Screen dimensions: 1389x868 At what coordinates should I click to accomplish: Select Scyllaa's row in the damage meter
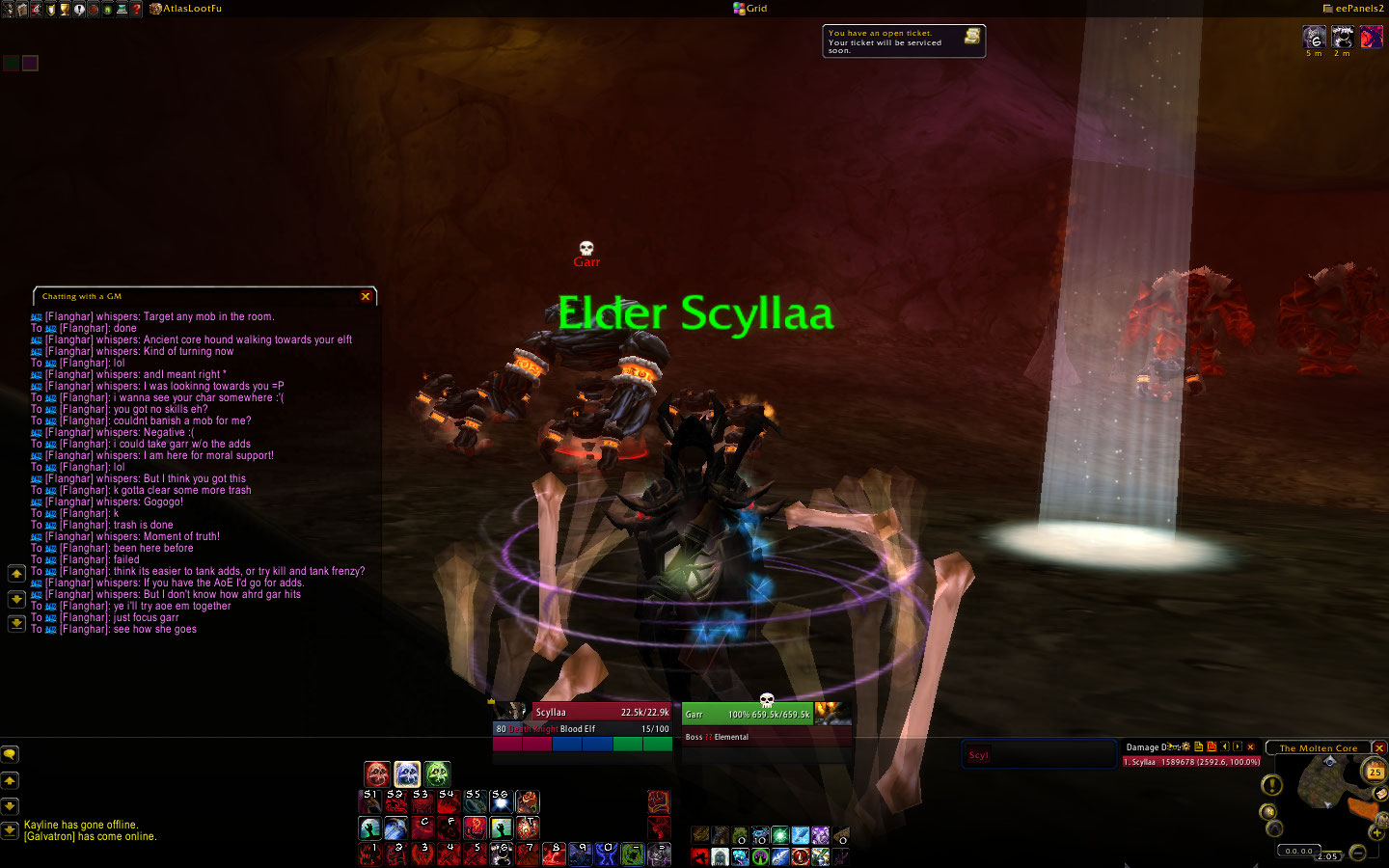click(x=1191, y=762)
